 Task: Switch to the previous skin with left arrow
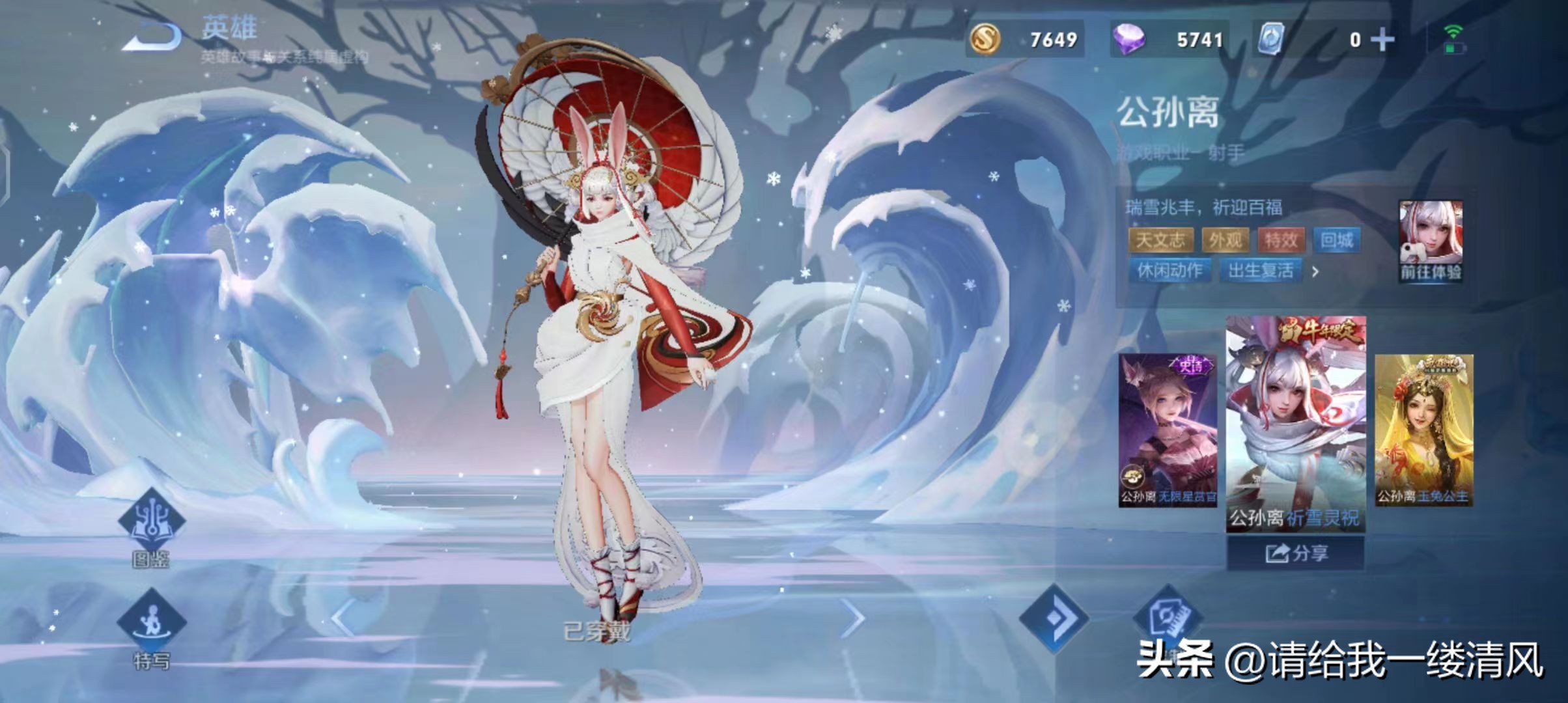[343, 618]
